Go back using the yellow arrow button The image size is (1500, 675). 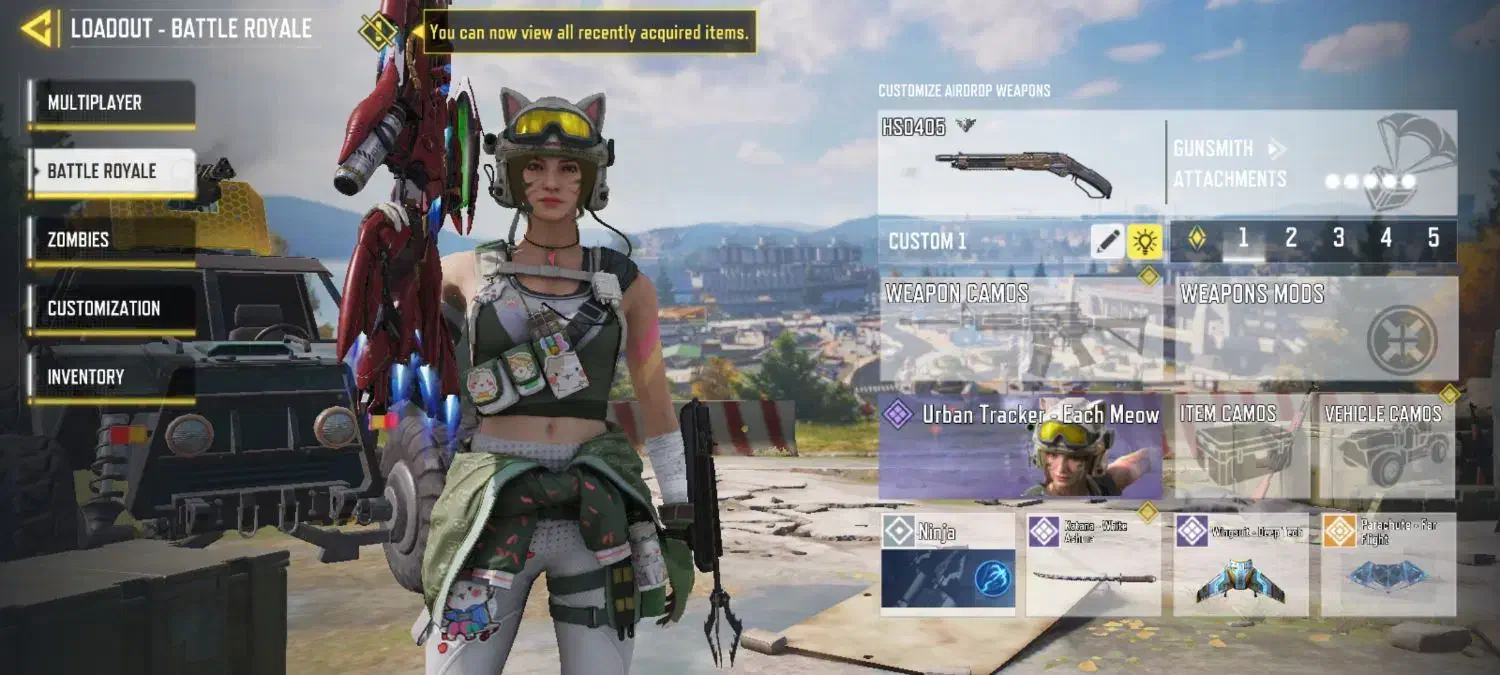coord(37,28)
